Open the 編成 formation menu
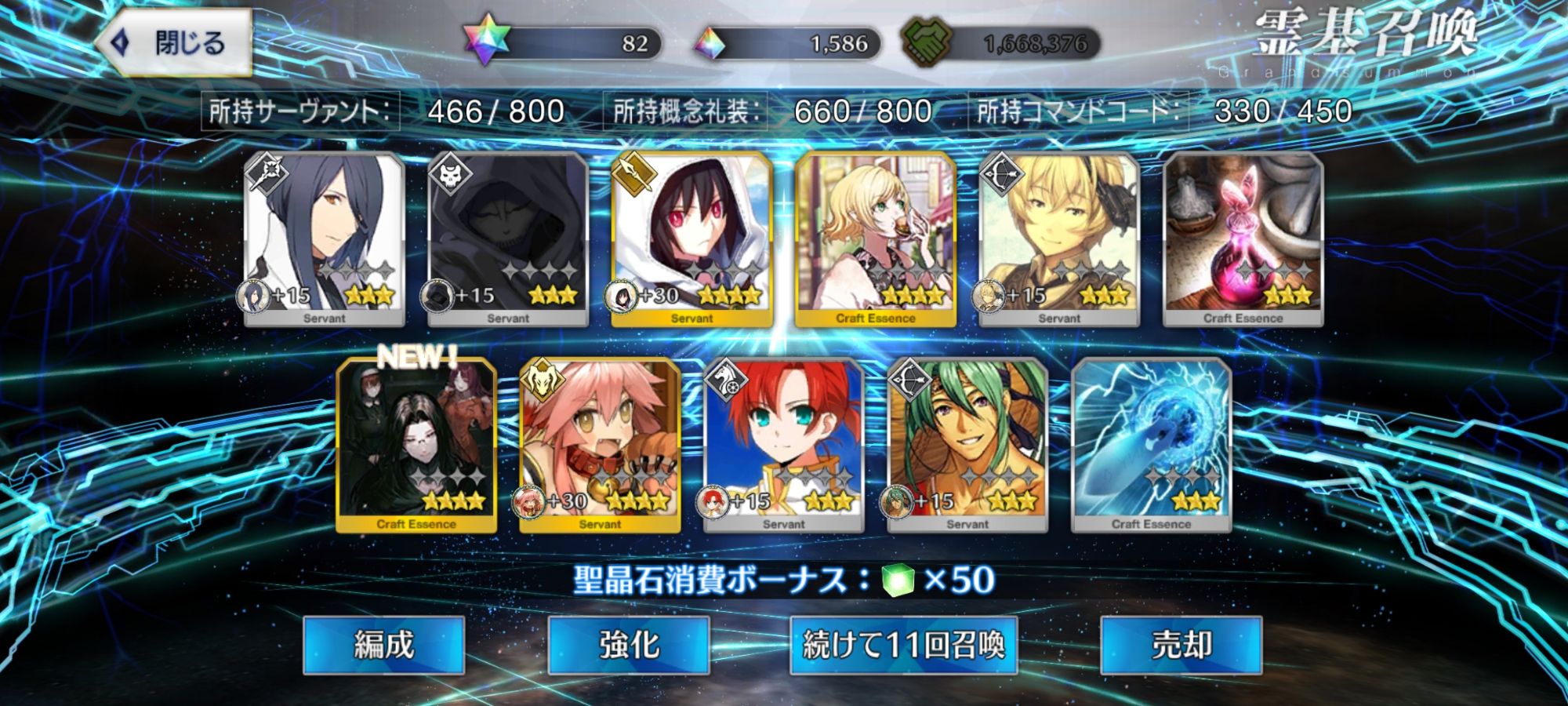 coord(383,645)
